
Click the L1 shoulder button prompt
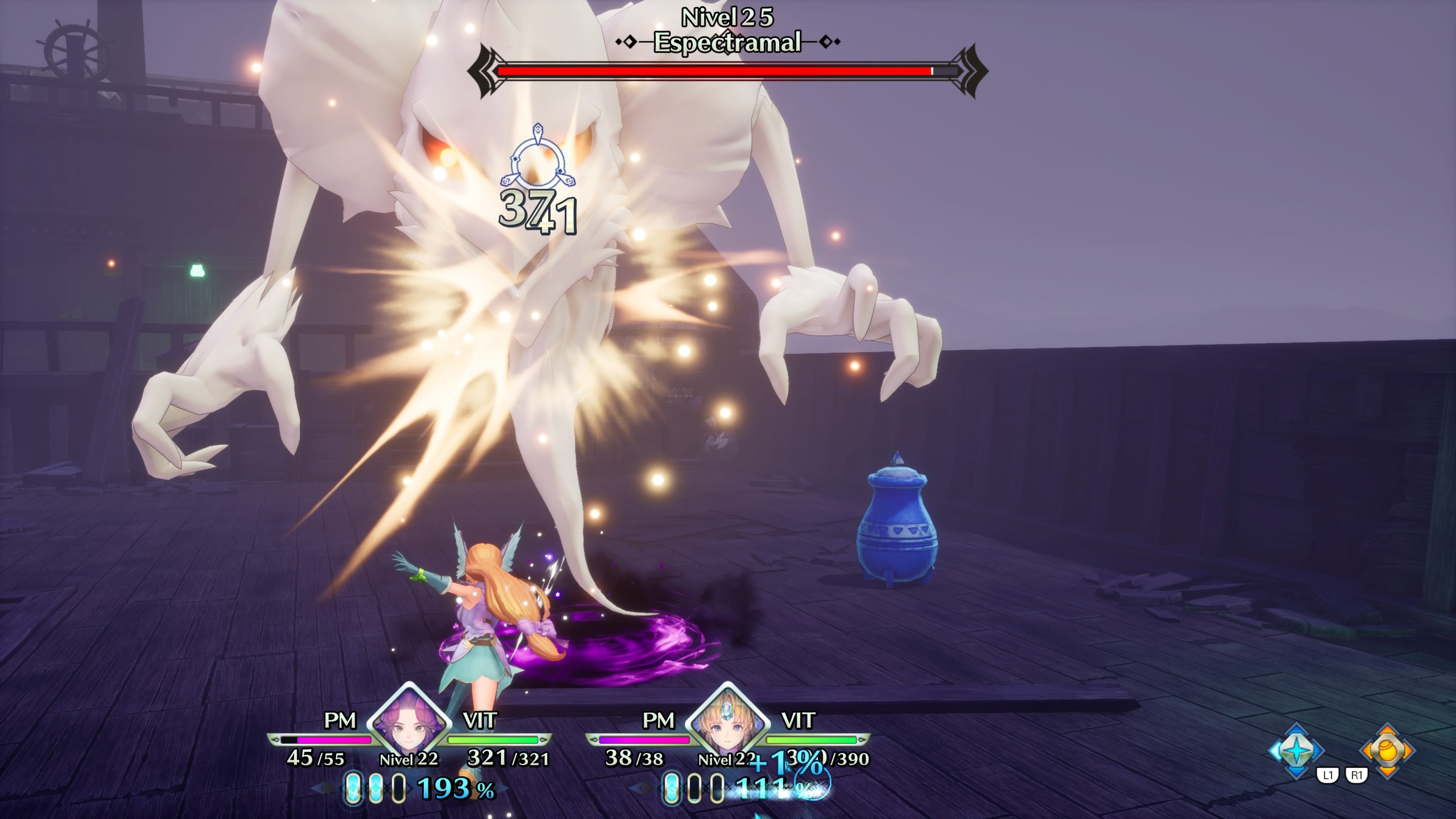(x=1328, y=775)
